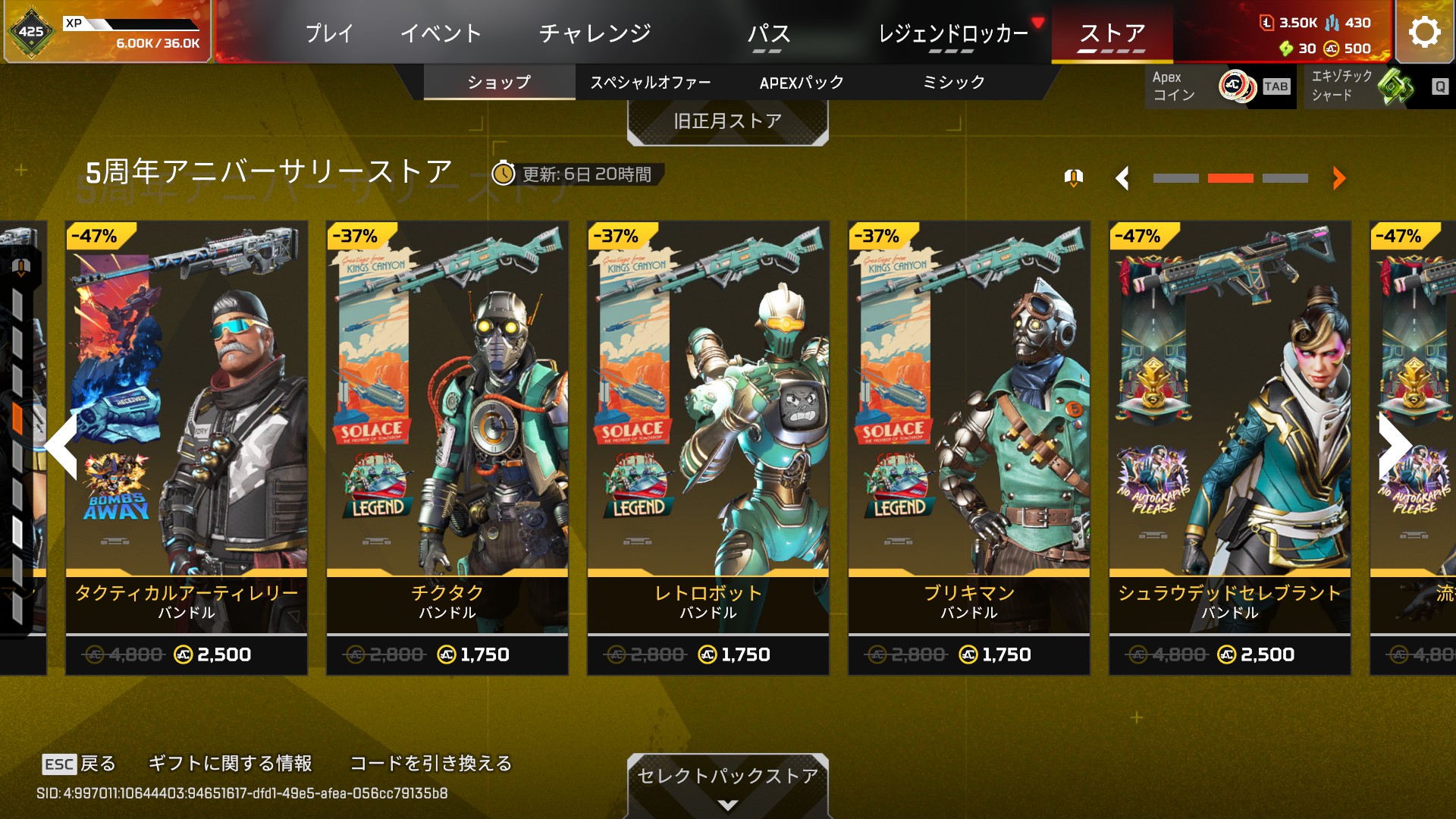Viewport: 1456px width, 819px height.
Task: Go up to 旧正月ストア section
Action: 727,121
